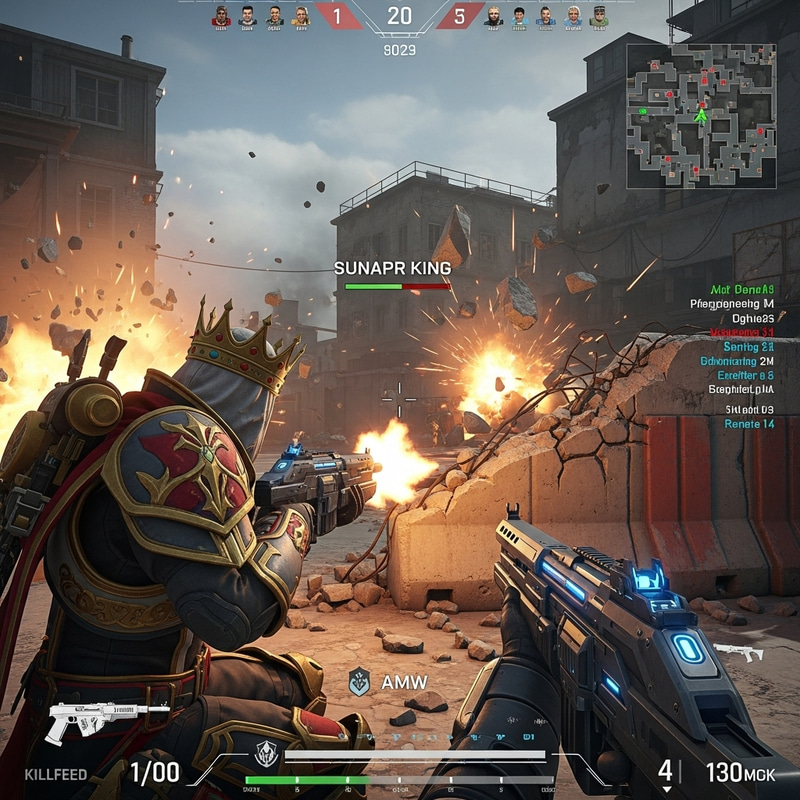
Task: Click the minimap in the corner
Action: coord(701,116)
